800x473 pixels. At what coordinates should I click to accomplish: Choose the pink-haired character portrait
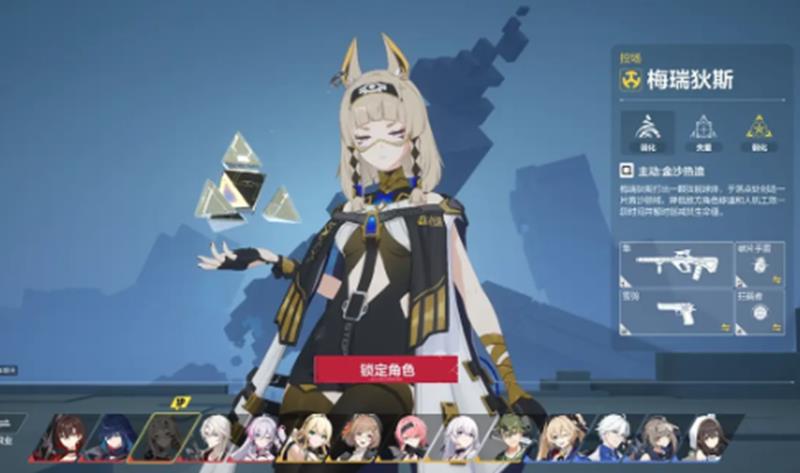coord(410,437)
